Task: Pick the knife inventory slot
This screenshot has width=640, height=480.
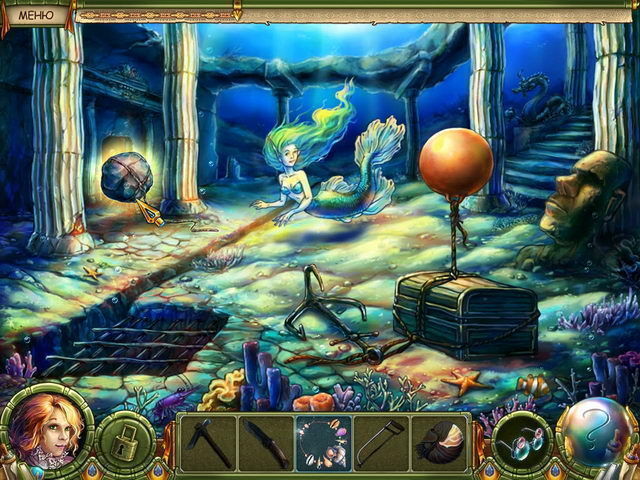Action: [266, 441]
